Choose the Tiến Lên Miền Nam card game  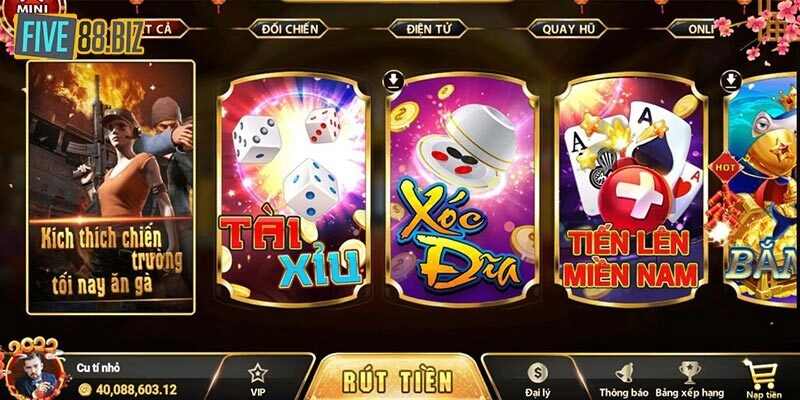(x=630, y=188)
